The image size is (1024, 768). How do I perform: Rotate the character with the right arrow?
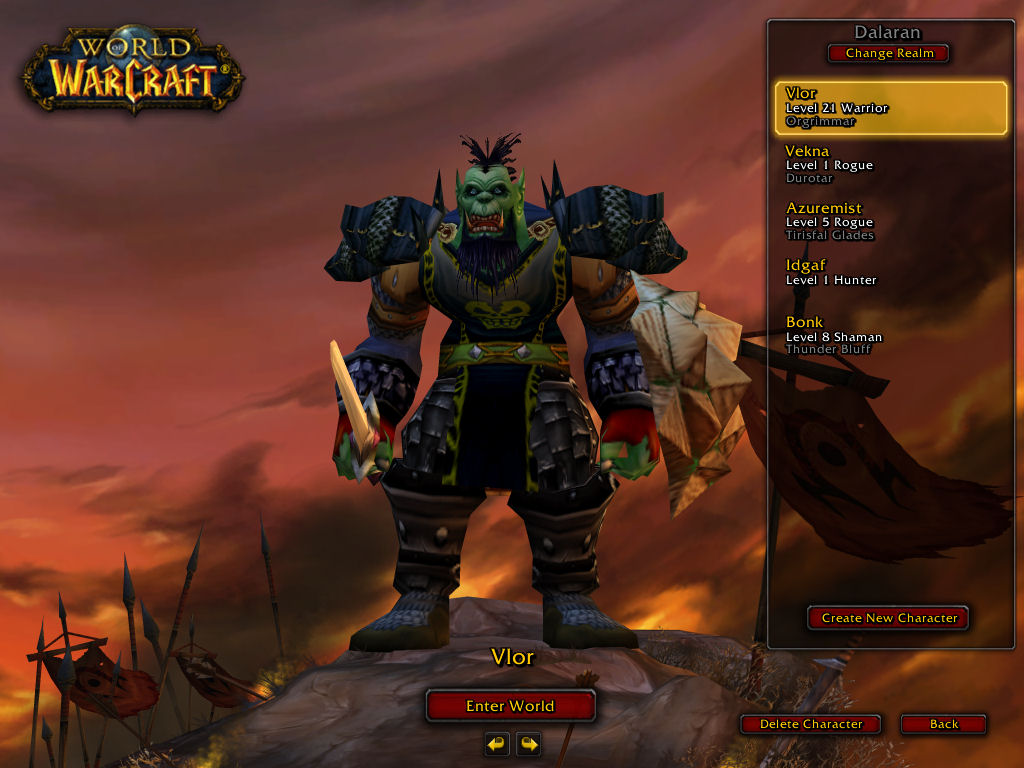(528, 744)
